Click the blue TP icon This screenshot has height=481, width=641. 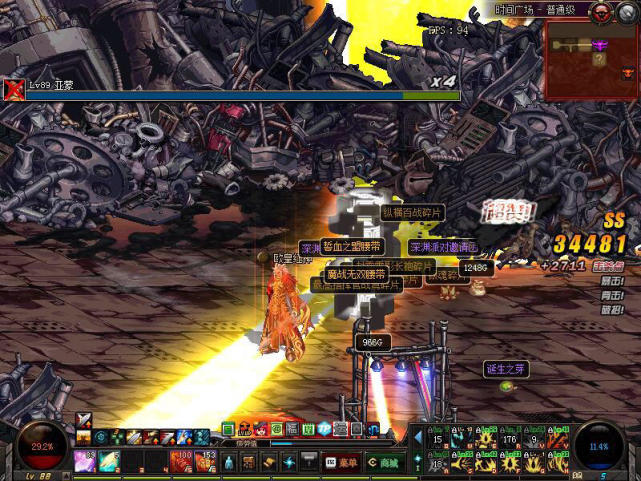pos(324,429)
